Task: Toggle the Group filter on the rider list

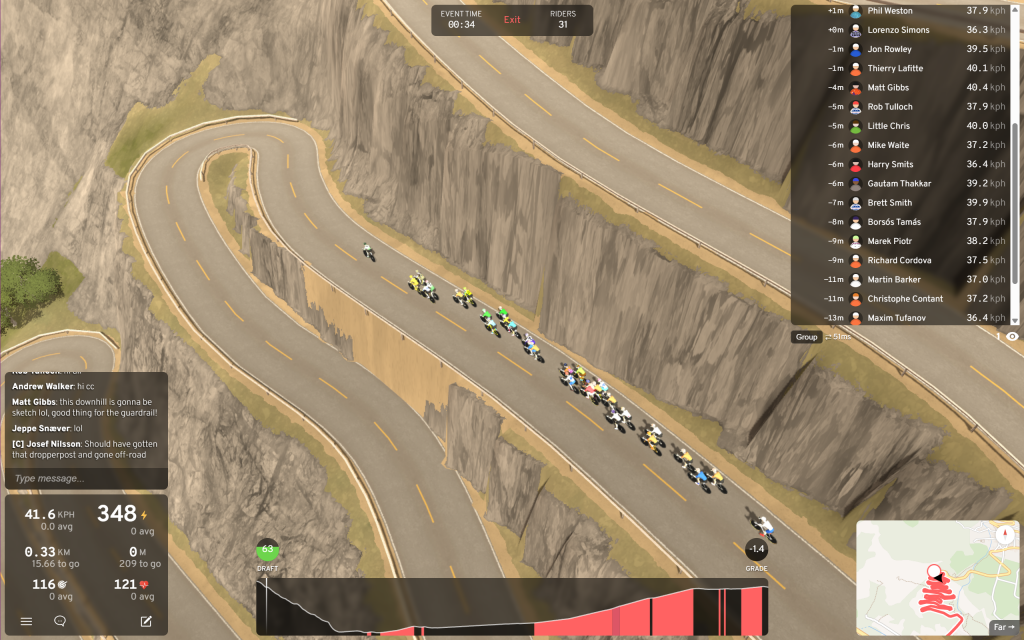Action: tap(806, 337)
